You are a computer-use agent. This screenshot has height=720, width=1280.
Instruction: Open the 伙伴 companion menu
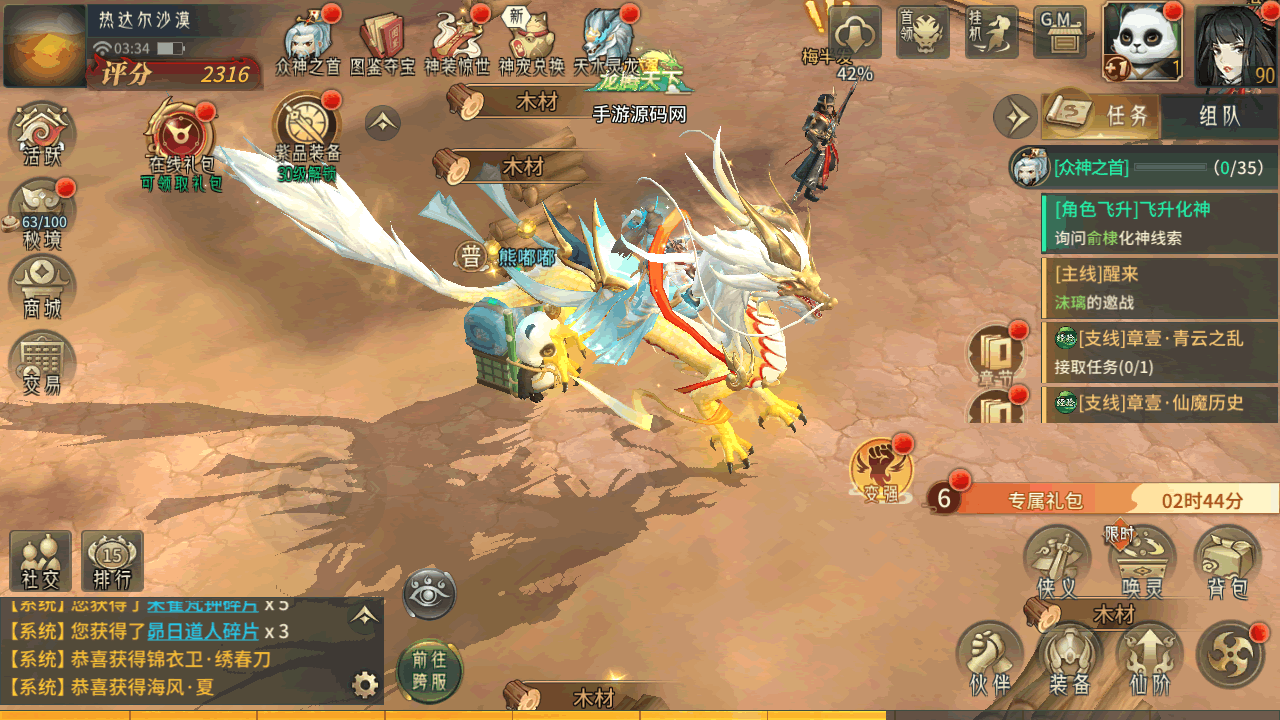(989, 659)
